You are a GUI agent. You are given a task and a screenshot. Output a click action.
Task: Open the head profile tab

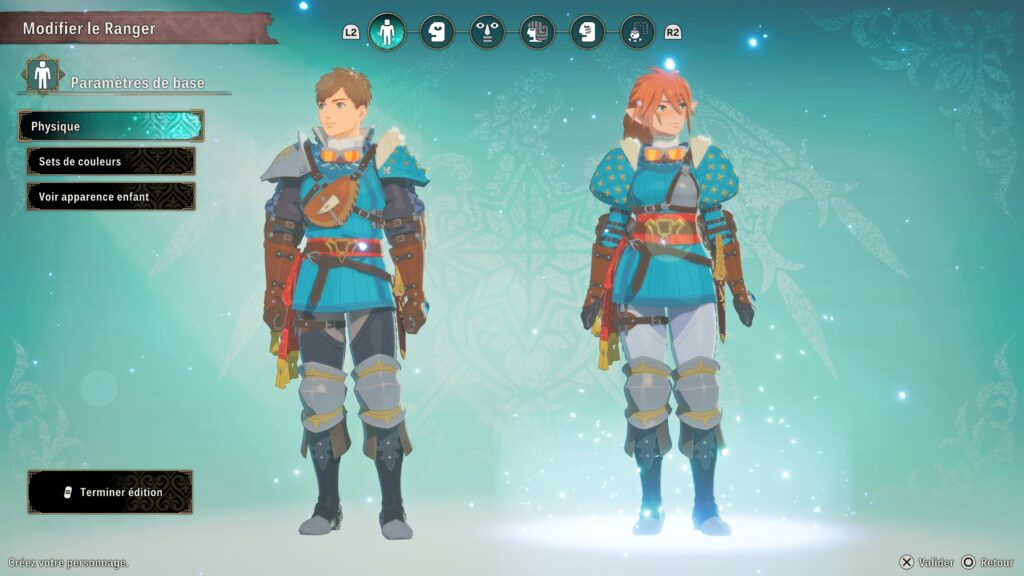click(437, 32)
